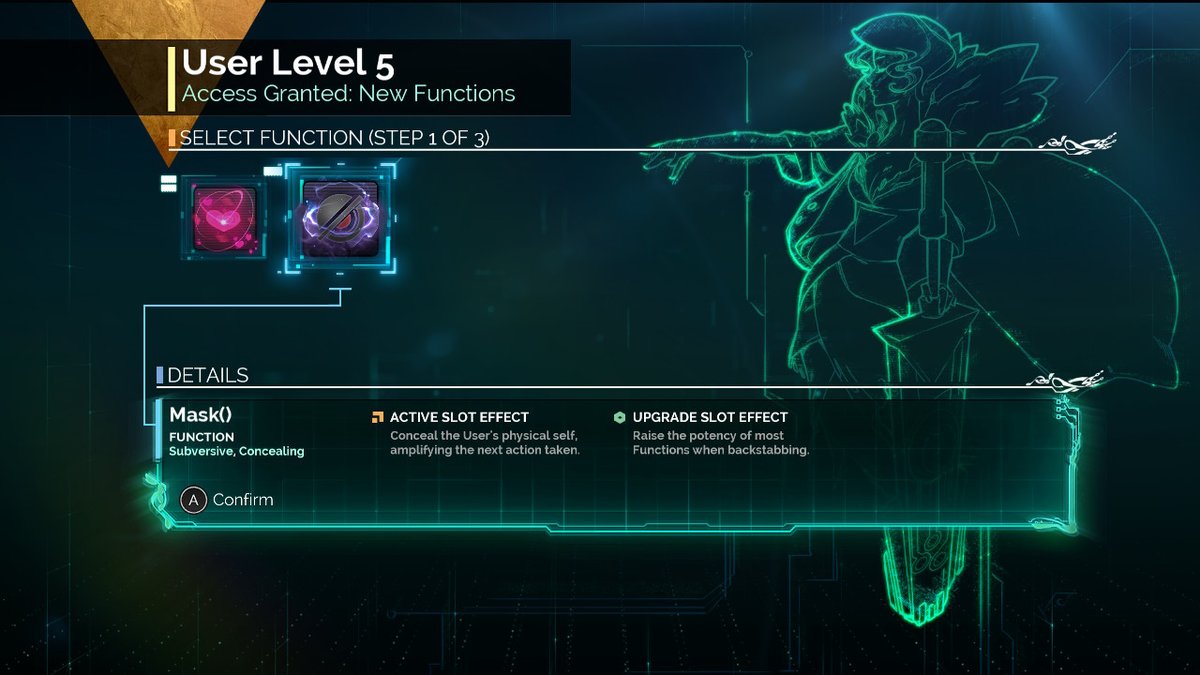Screen dimensions: 1200x675
Task: Select the pink heart function icon
Action: point(224,217)
